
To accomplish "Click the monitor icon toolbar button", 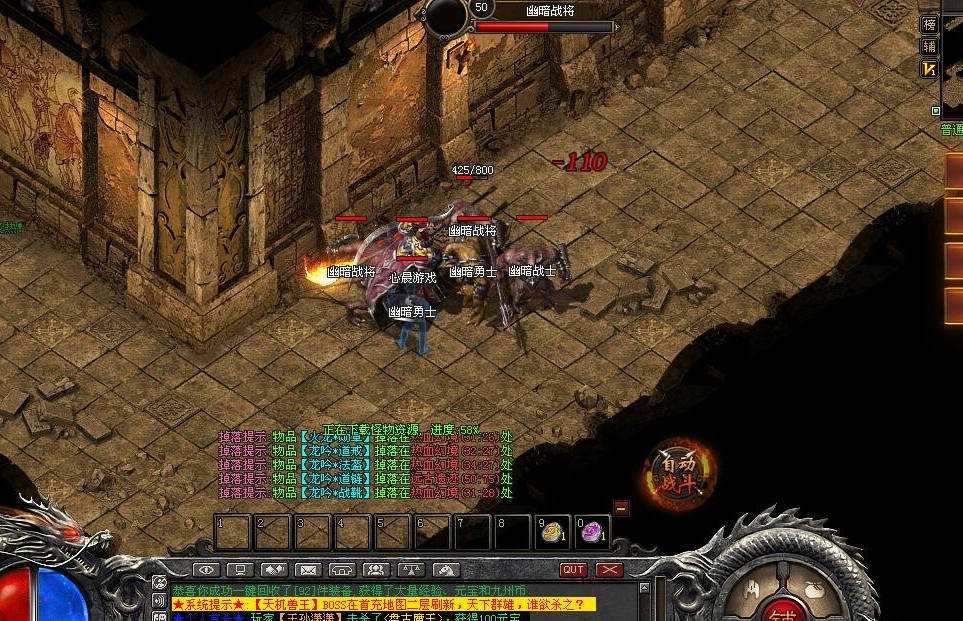I will [x=239, y=570].
